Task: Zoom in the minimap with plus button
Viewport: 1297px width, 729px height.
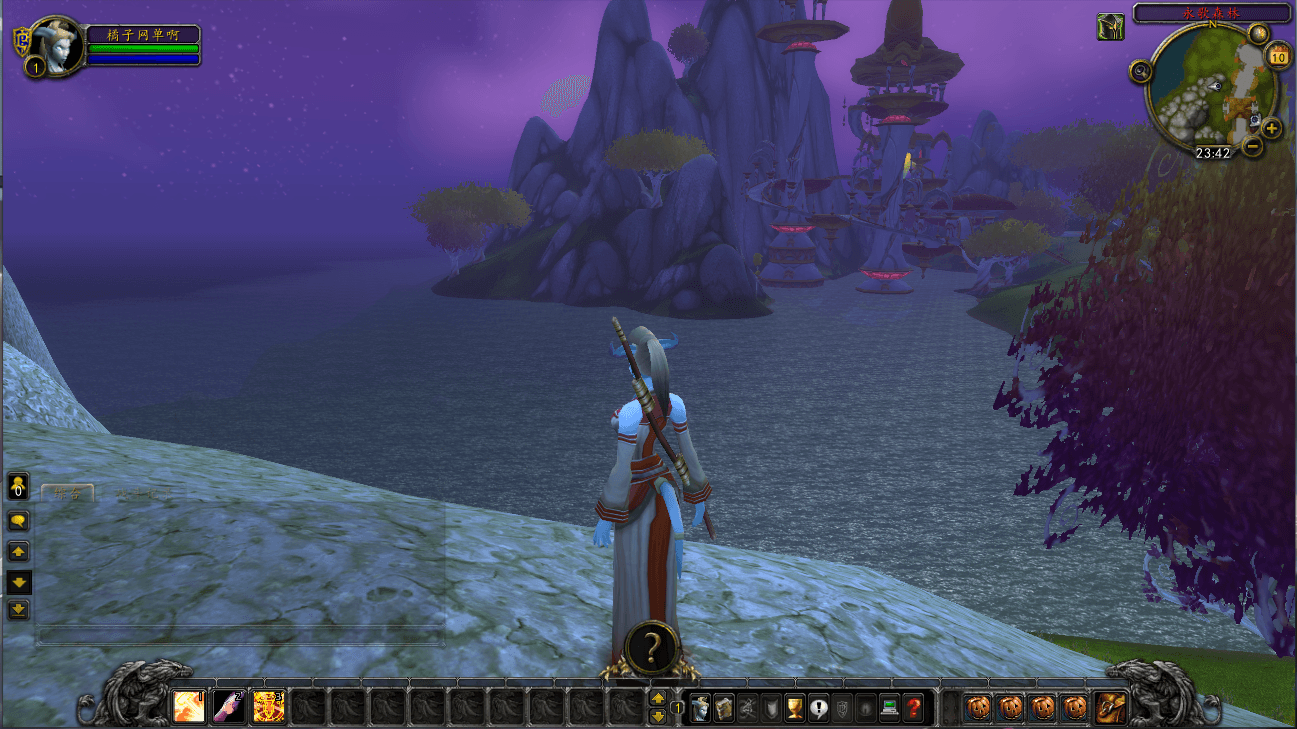Action: point(1271,128)
